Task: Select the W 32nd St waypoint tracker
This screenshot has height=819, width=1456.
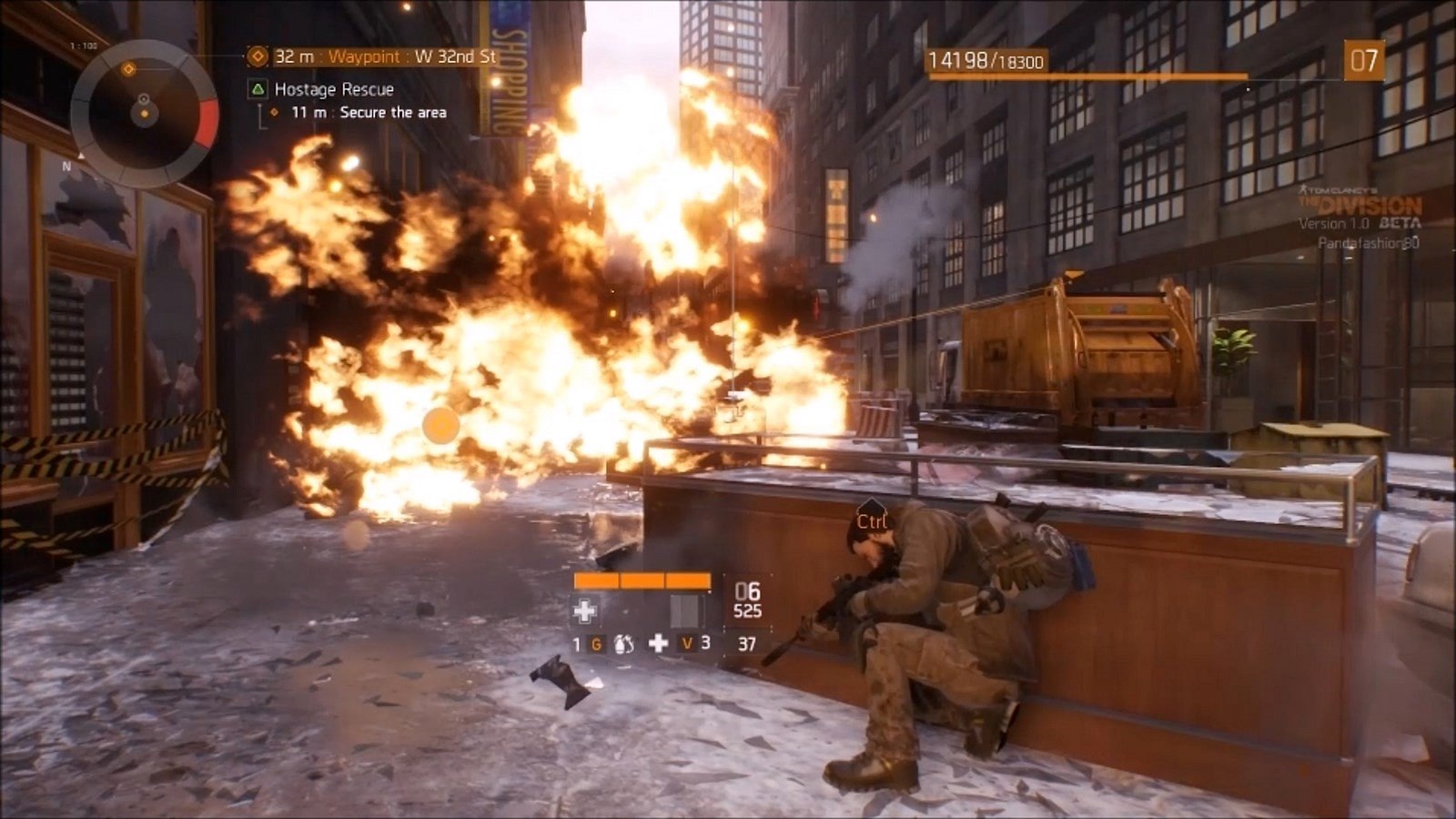Action: 373,56
